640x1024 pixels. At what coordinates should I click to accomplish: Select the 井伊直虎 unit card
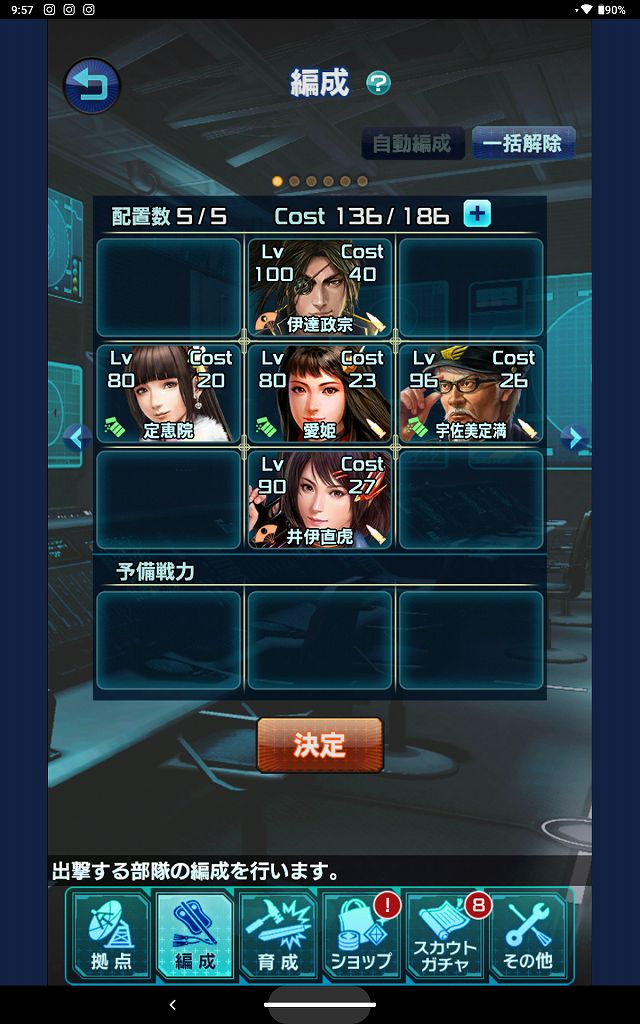click(320, 499)
